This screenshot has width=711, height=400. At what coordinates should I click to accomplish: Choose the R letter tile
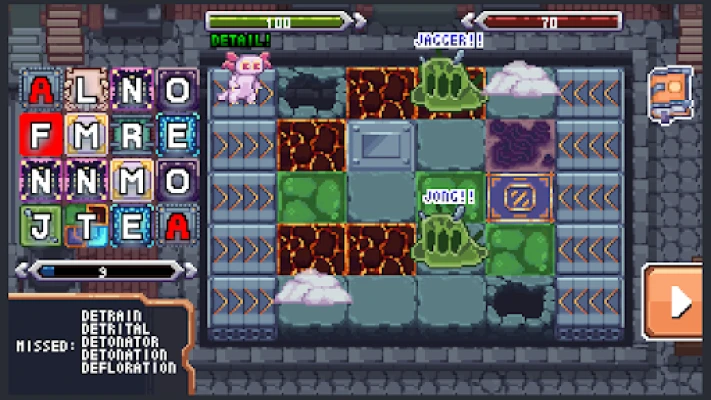pos(131,134)
